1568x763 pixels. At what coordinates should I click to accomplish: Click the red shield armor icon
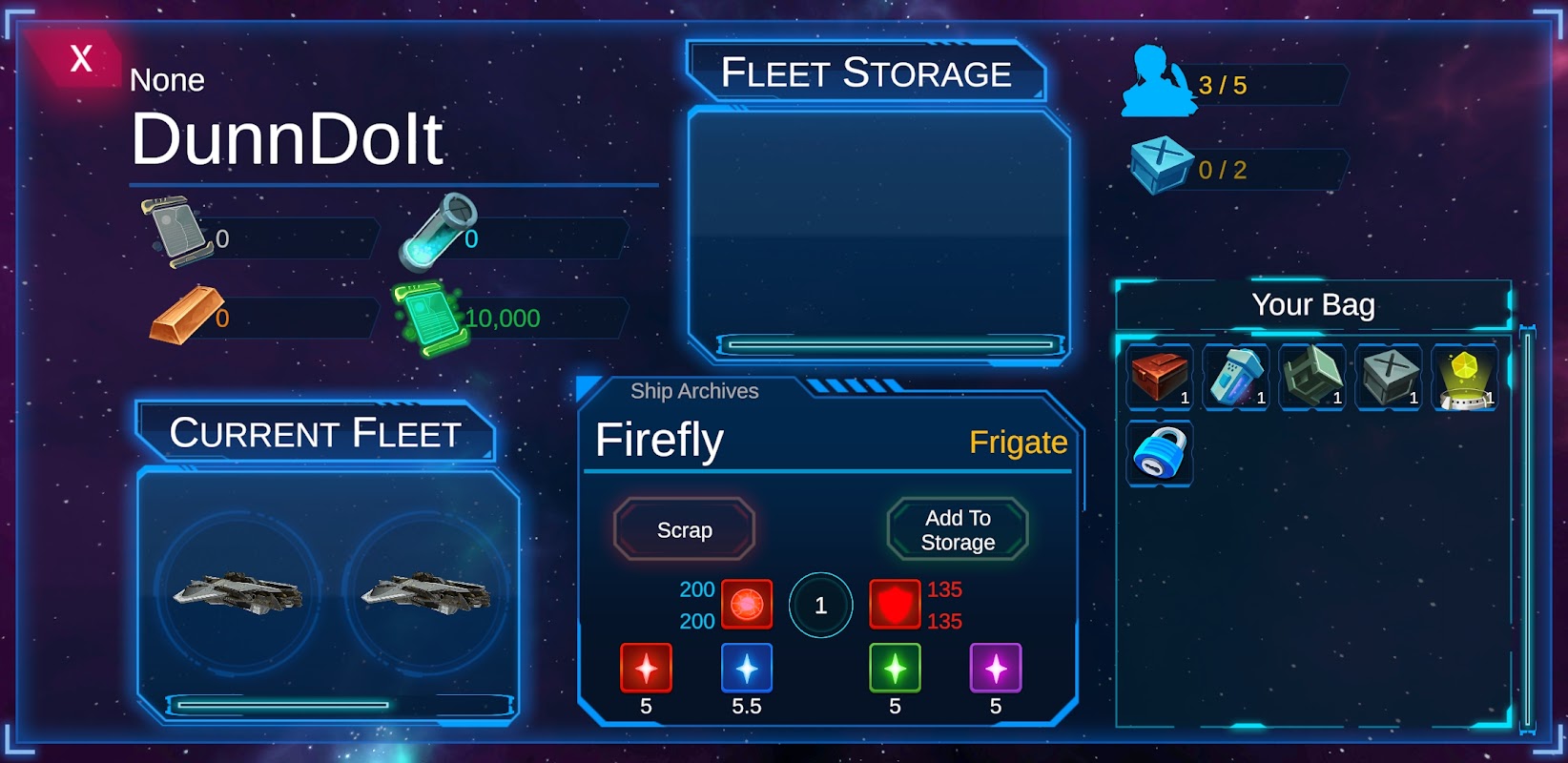(894, 605)
